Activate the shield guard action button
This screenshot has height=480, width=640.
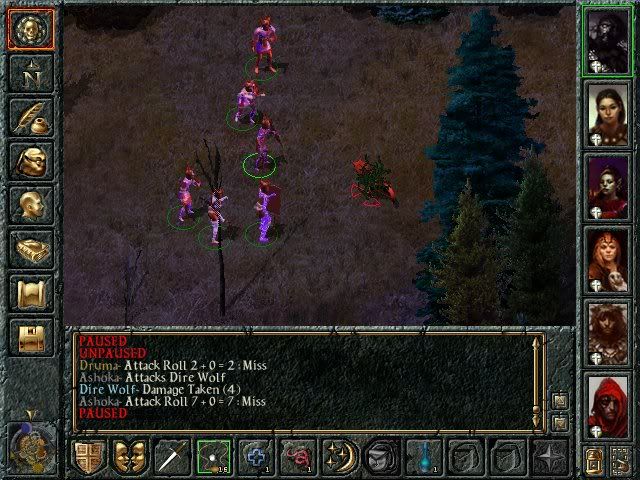[89, 457]
